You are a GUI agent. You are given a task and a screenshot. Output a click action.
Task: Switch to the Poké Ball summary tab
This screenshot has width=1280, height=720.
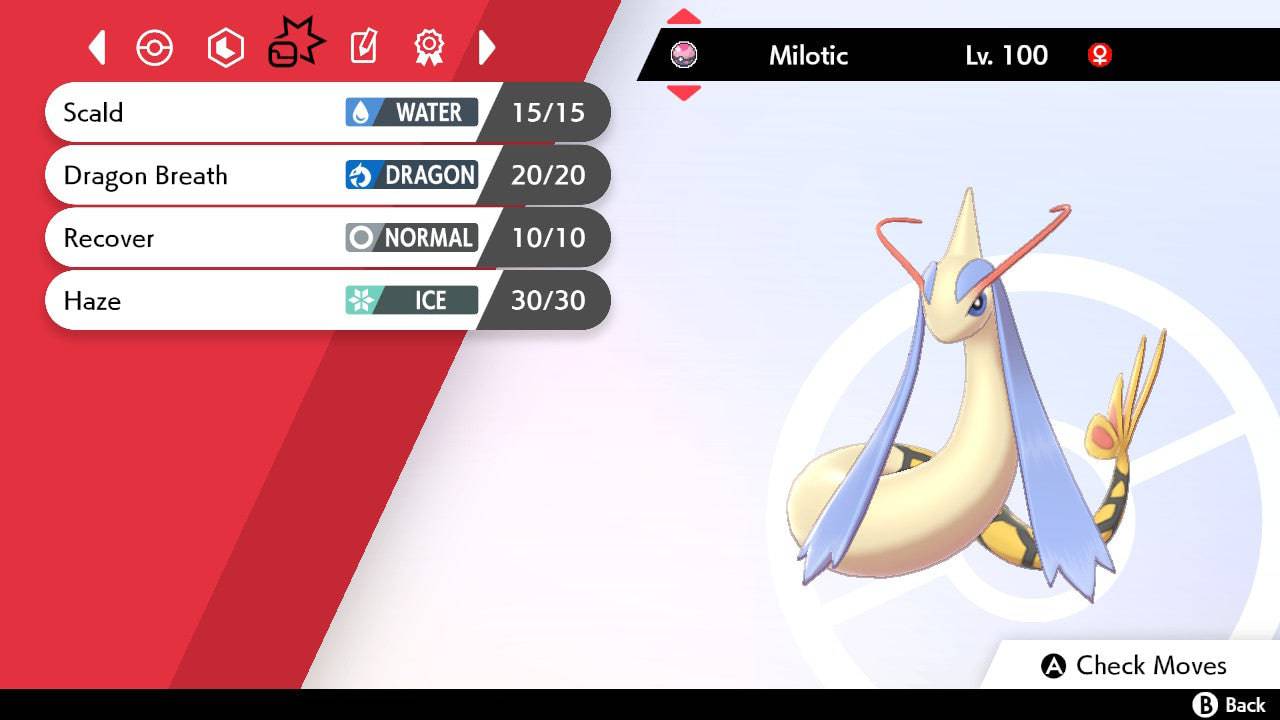tap(155, 48)
